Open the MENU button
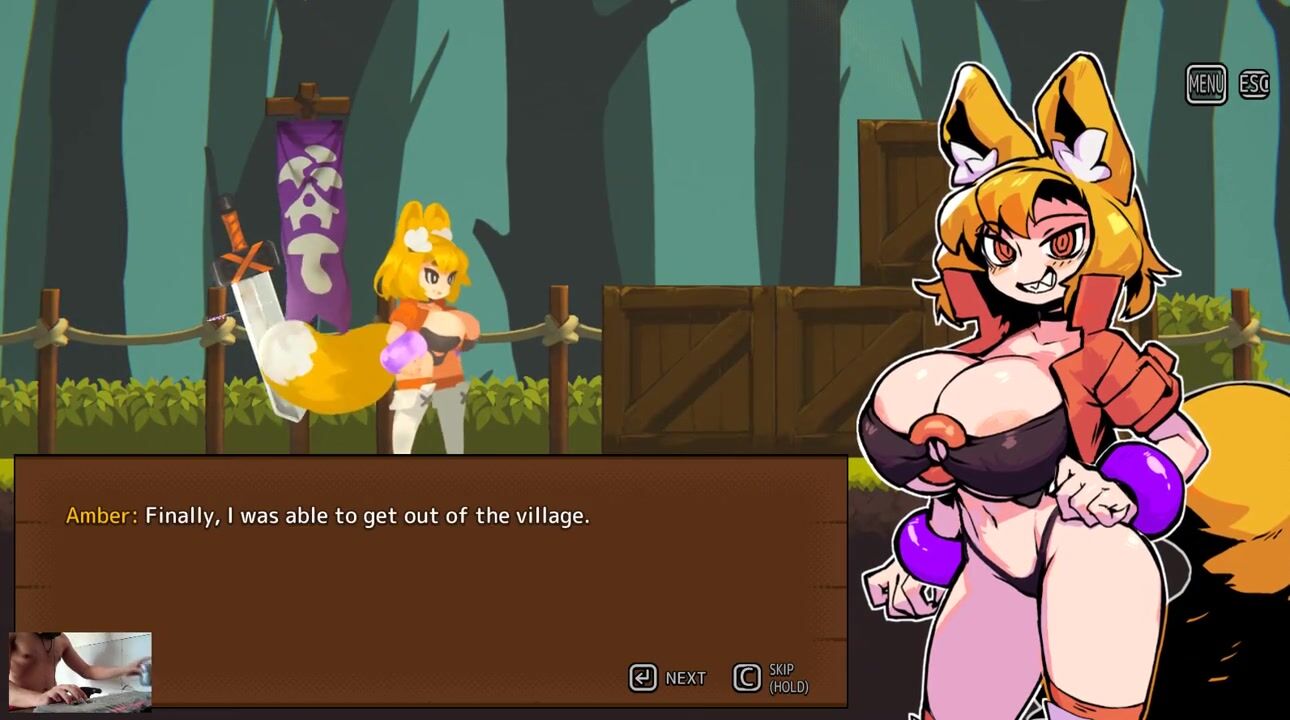1290x720 pixels. tap(1206, 85)
